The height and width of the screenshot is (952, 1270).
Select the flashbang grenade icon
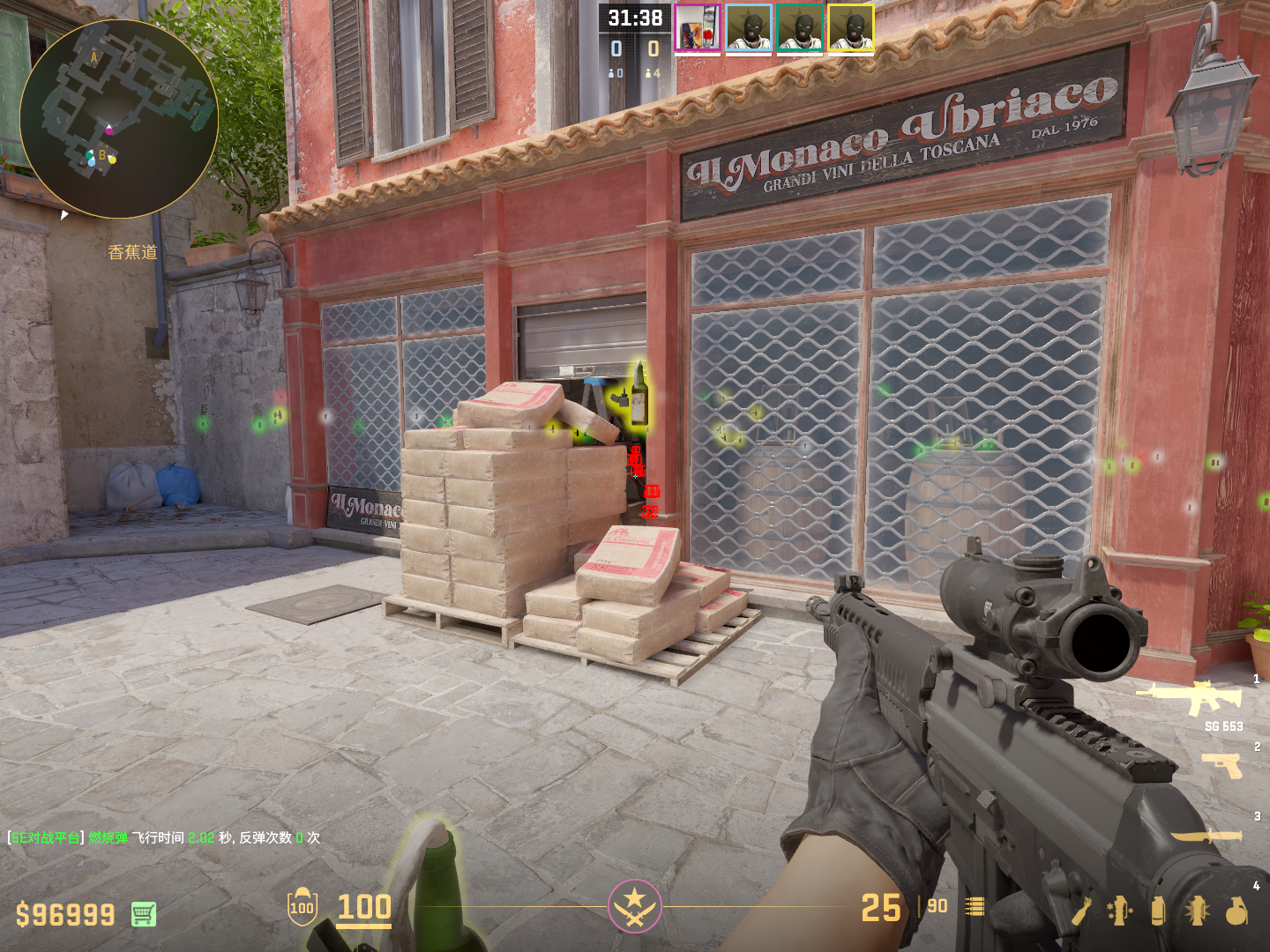click(1197, 911)
